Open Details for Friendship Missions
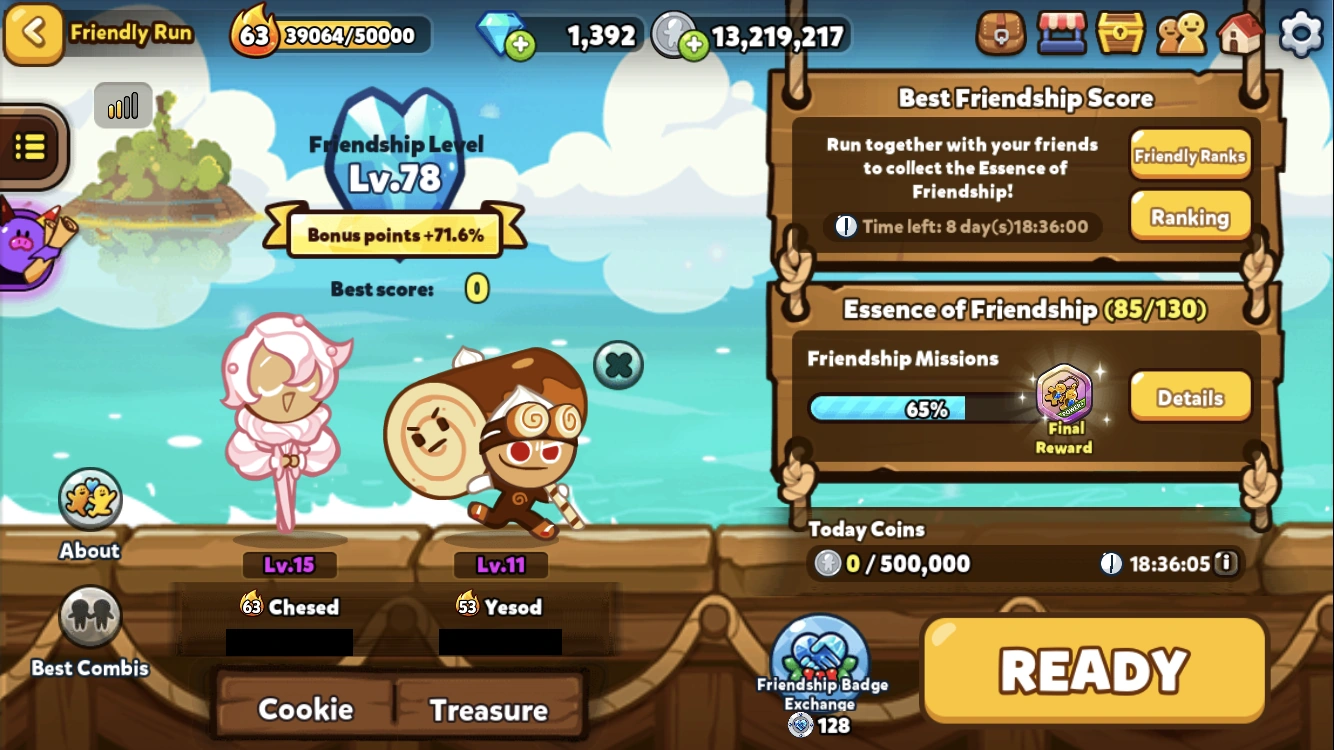Screen dimensions: 1334x750 (1189, 397)
